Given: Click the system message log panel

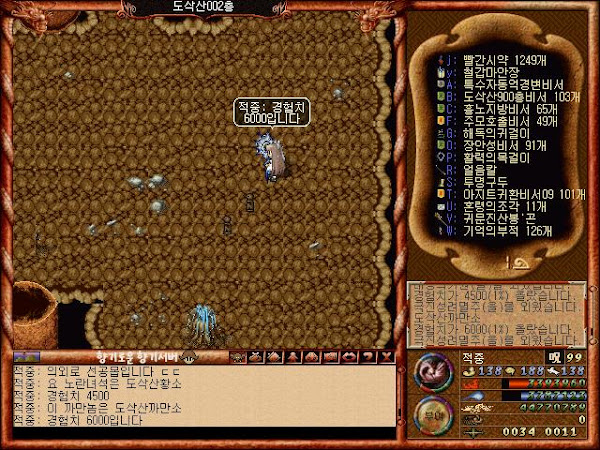Looking at the screenshot, I should [496, 311].
